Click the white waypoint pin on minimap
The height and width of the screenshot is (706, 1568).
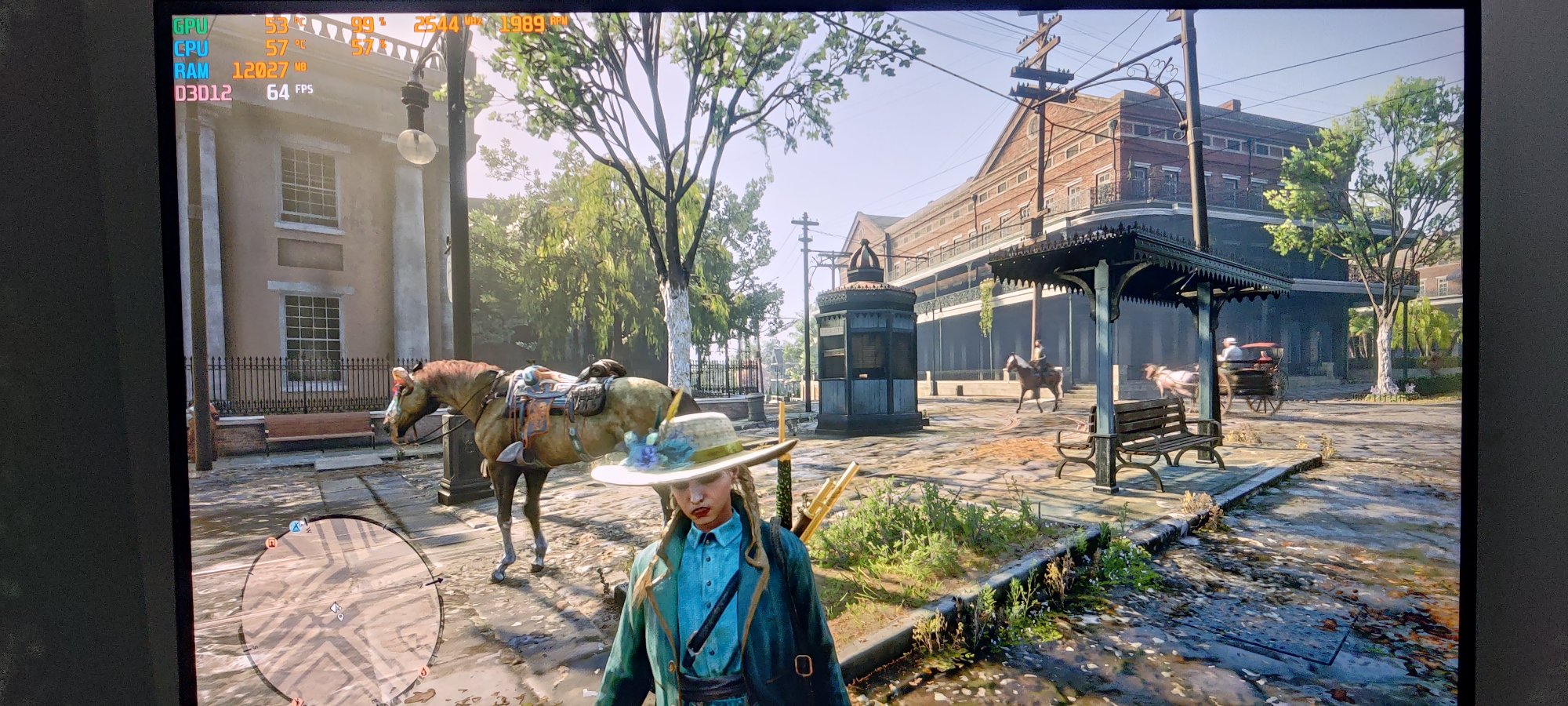click(340, 618)
